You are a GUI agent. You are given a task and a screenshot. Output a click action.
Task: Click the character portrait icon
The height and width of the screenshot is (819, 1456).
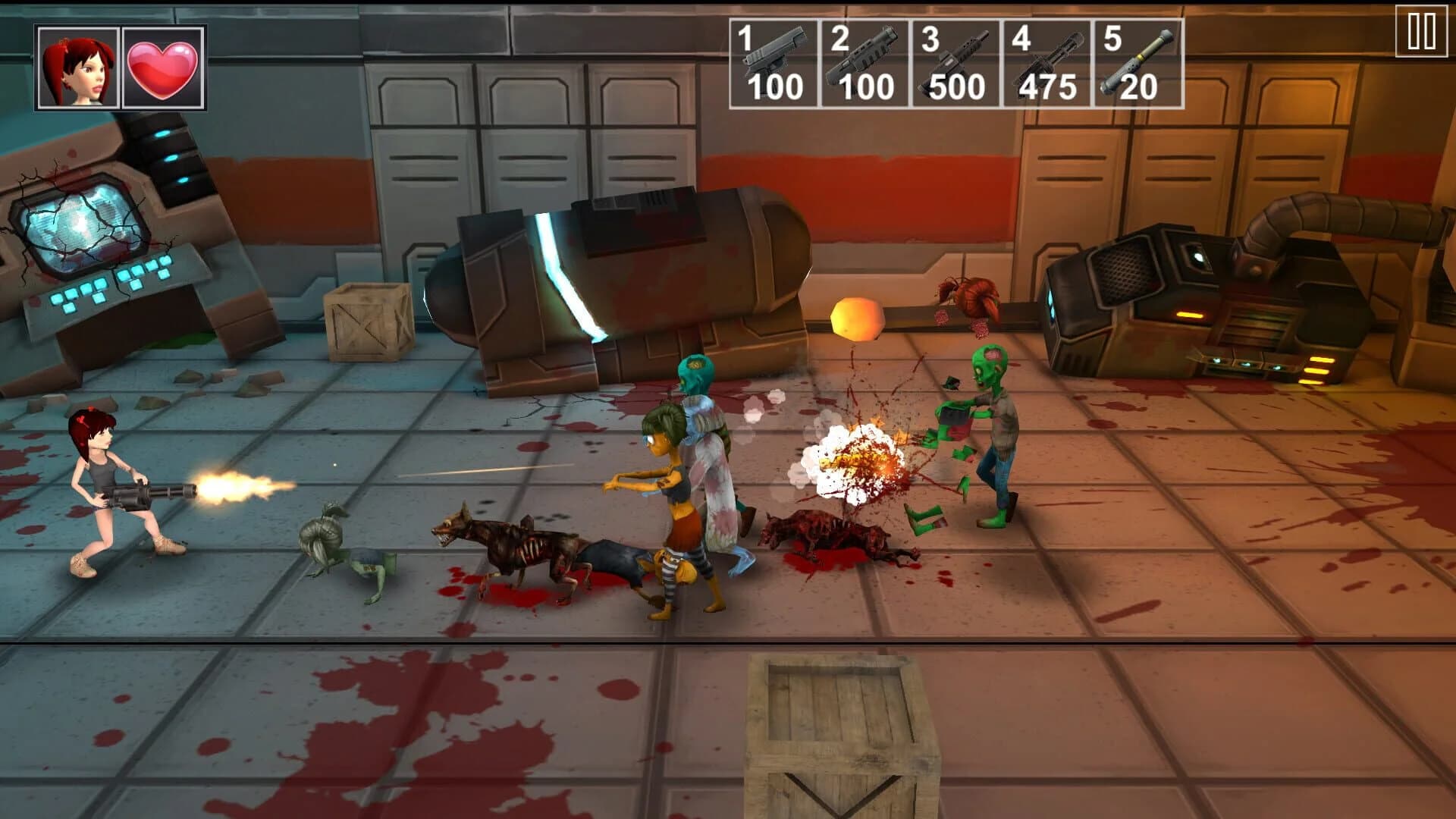pos(80,65)
